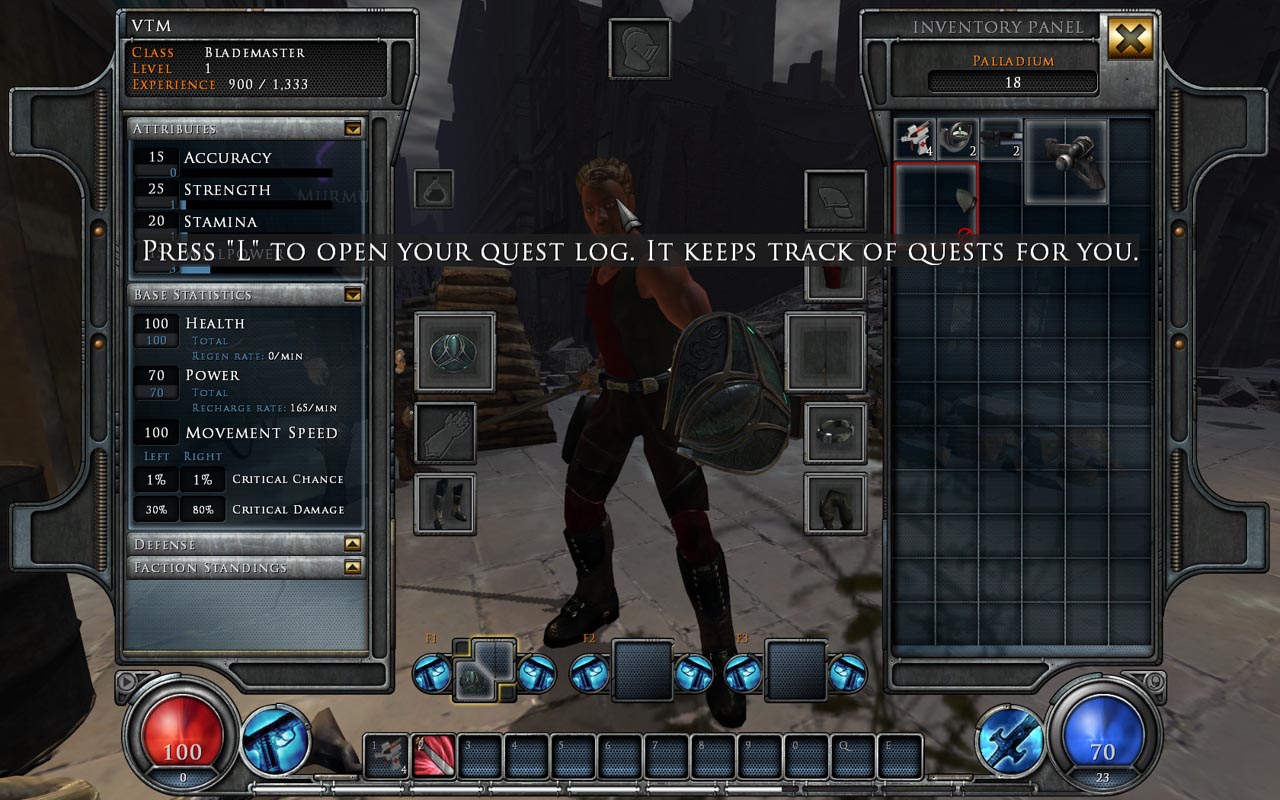Open the gloves equipment slot
The height and width of the screenshot is (800, 1280).
click(x=445, y=433)
